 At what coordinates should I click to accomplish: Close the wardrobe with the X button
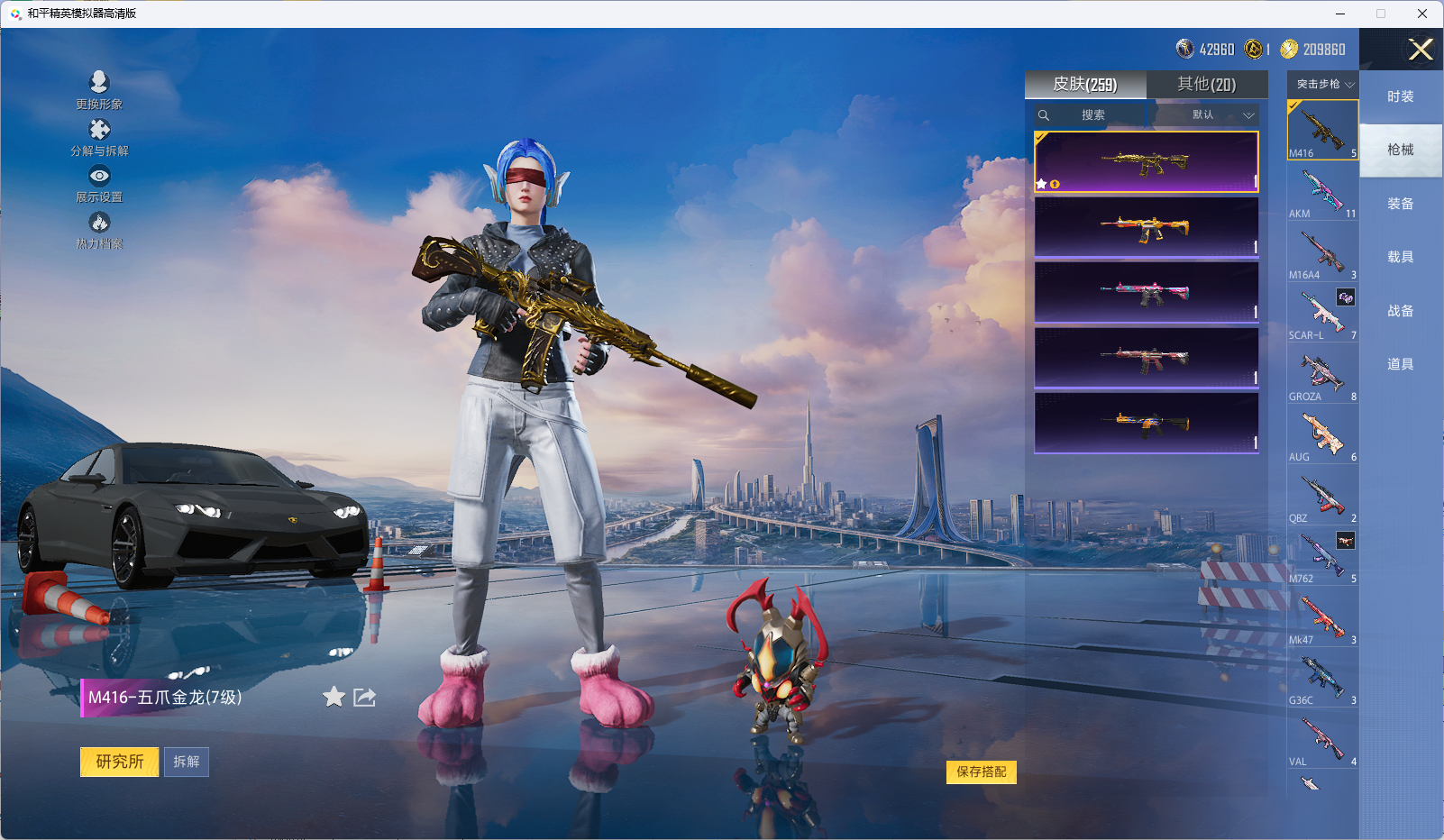pos(1421,50)
